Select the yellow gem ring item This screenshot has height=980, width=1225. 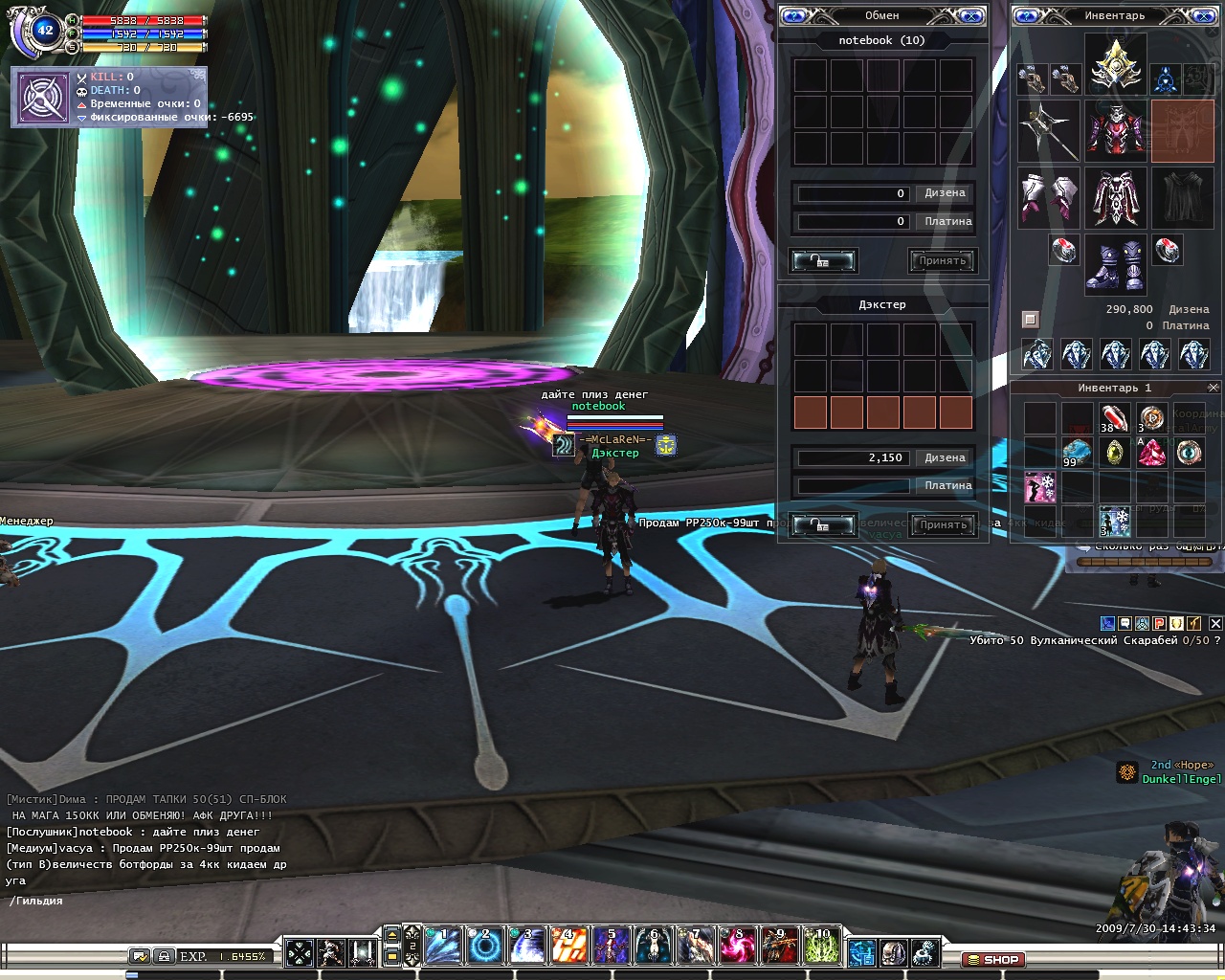[1114, 452]
